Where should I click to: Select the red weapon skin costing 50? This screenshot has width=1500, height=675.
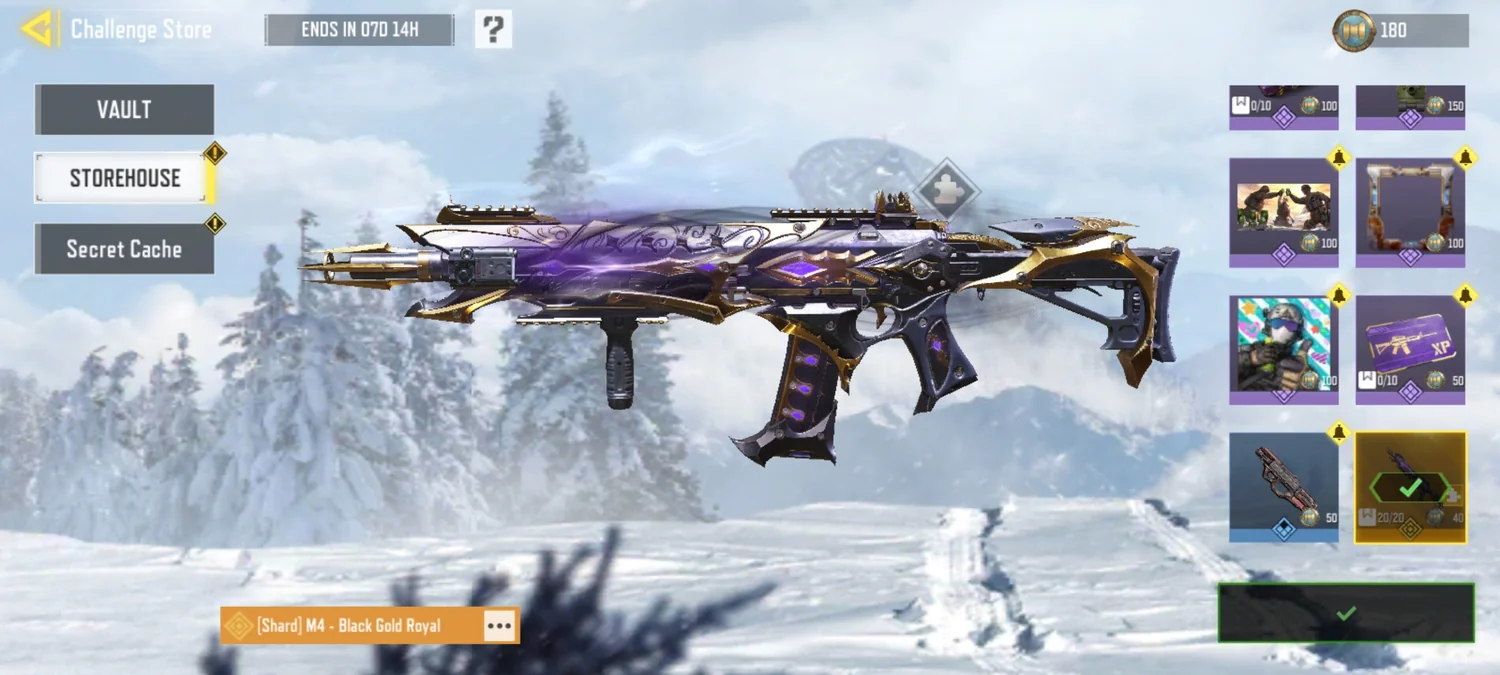1283,487
